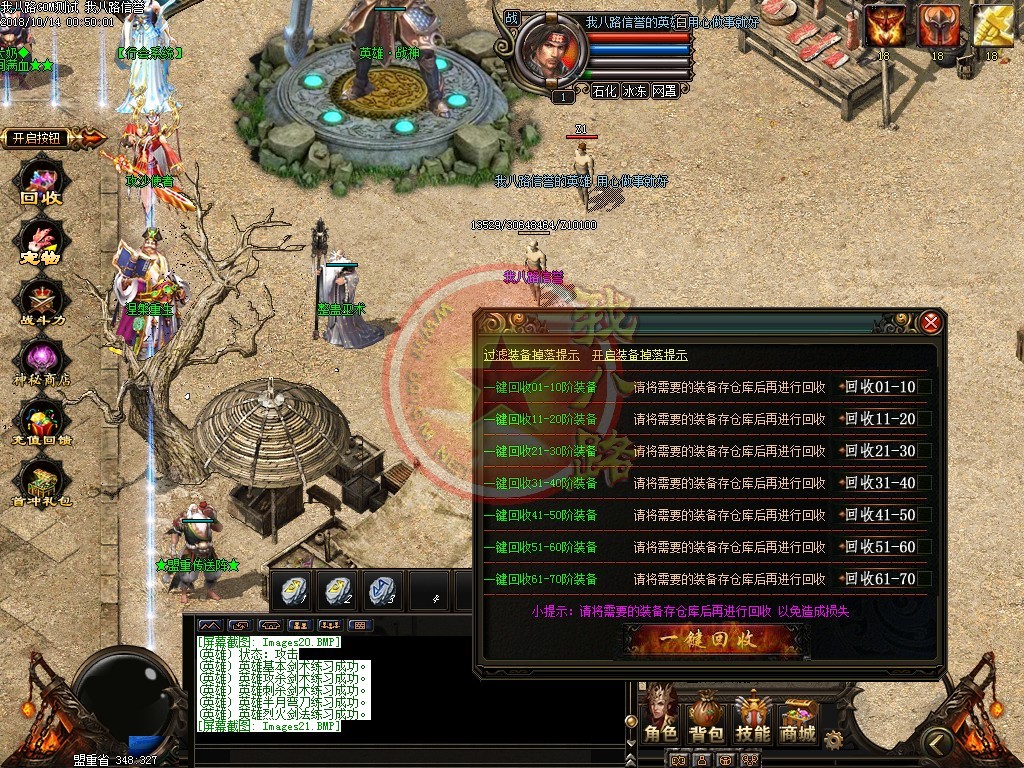The image size is (1024, 768).
Task: Close the equipment recycle window
Action: pyautogui.click(x=930, y=322)
